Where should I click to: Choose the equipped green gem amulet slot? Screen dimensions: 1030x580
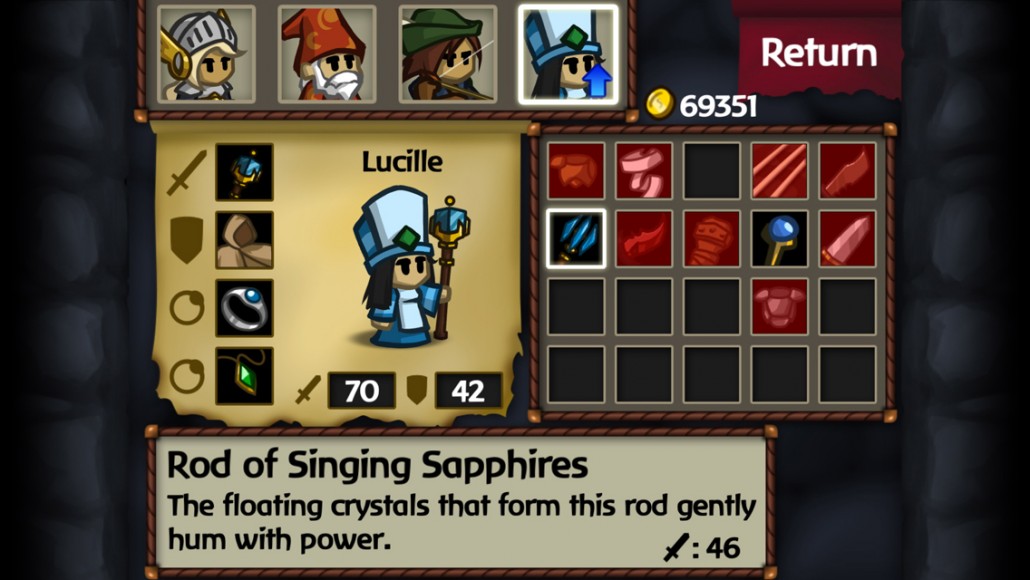pyautogui.click(x=244, y=375)
